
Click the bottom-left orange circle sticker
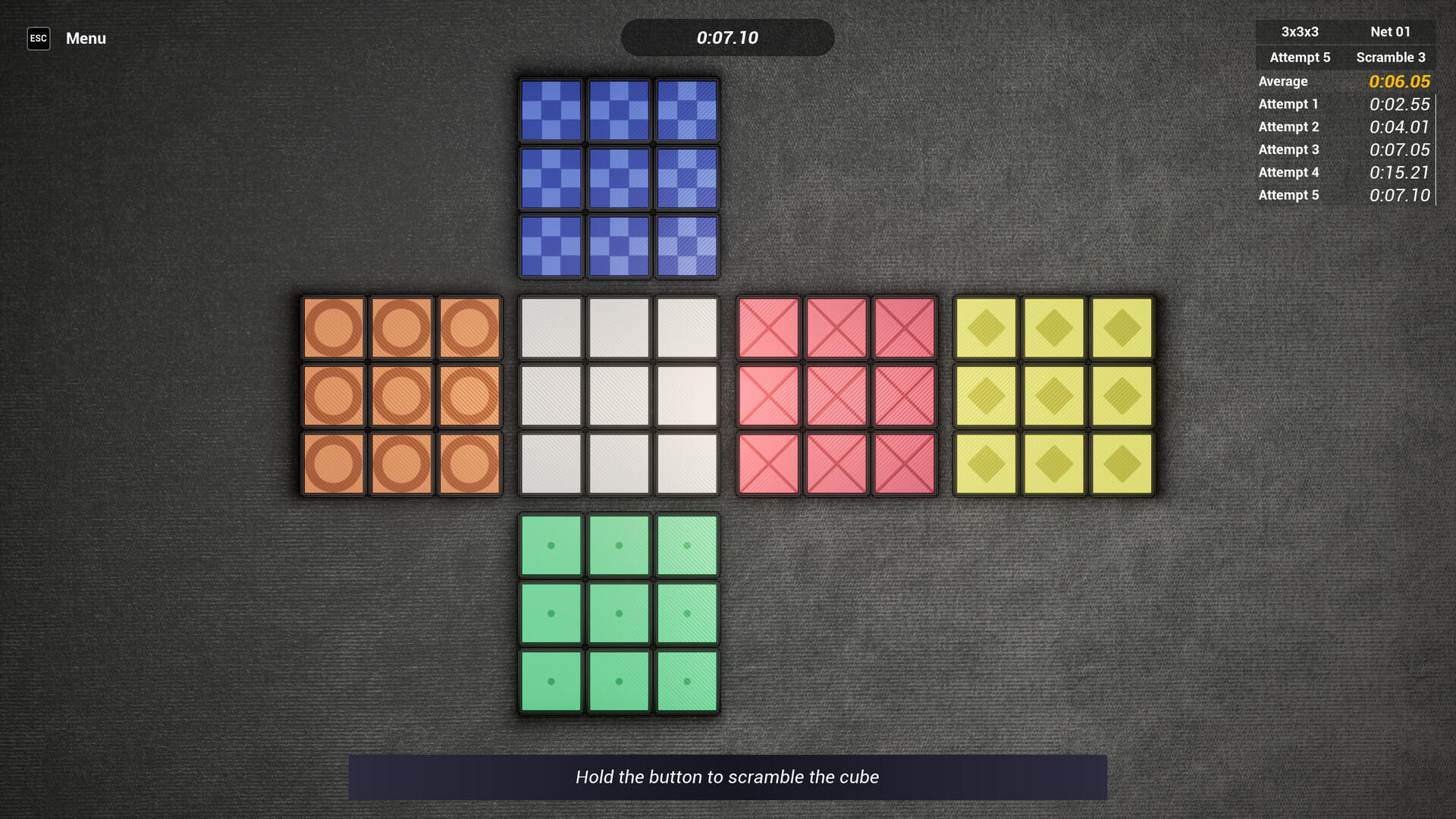(x=334, y=463)
